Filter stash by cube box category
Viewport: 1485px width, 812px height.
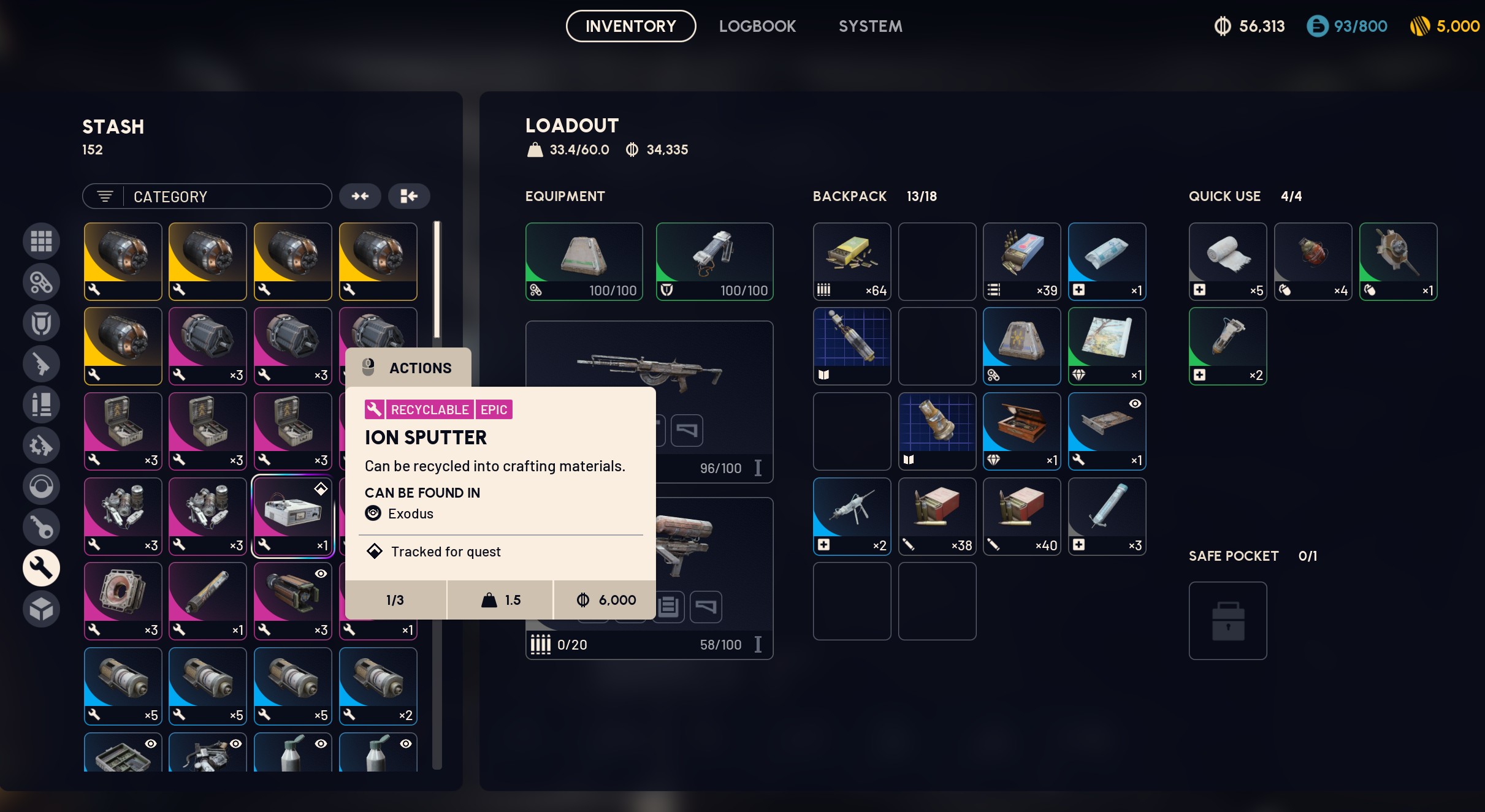tap(41, 609)
